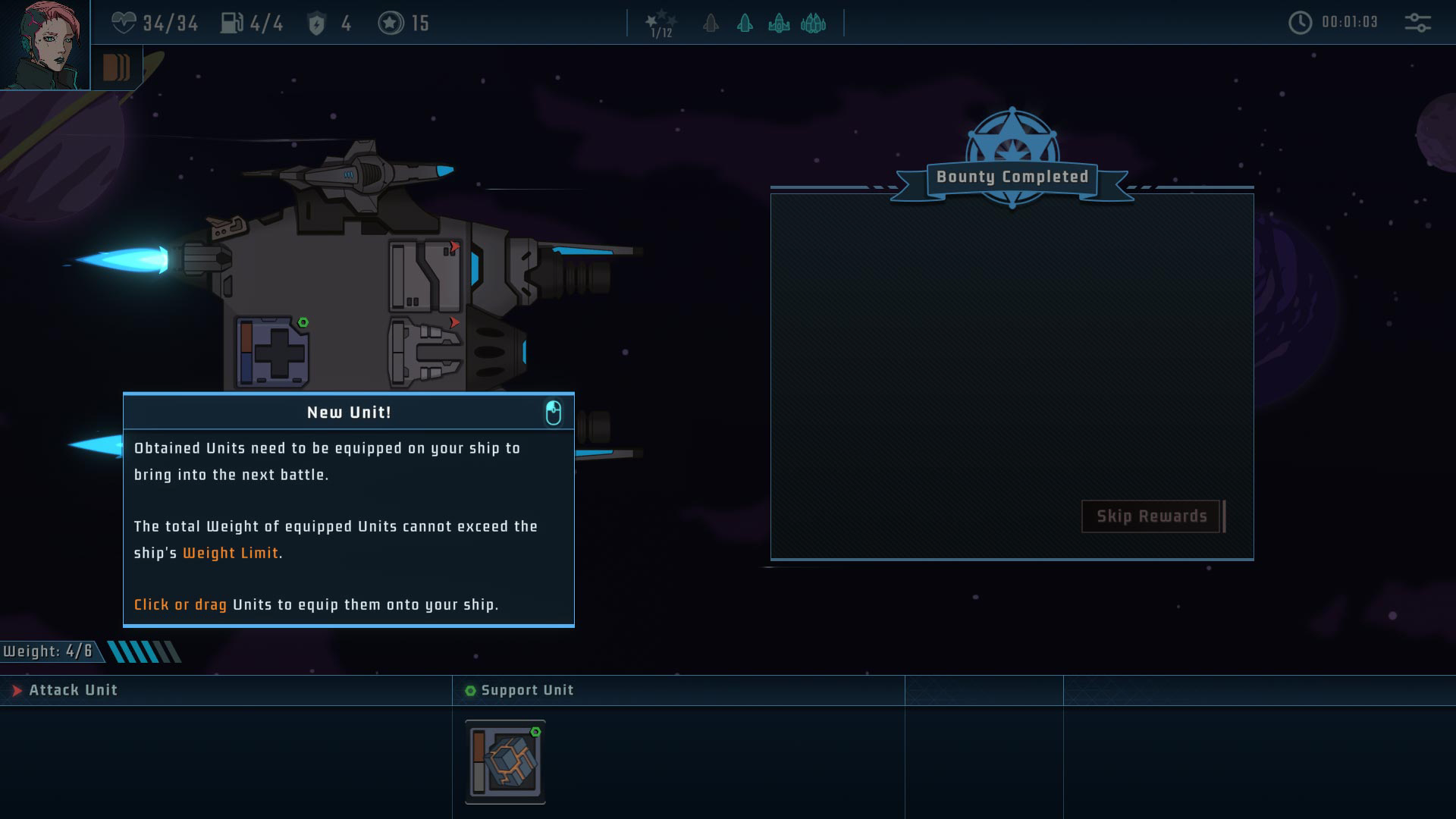Dismiss the New Unit tutorial popup
1456x819 pixels.
(x=554, y=413)
